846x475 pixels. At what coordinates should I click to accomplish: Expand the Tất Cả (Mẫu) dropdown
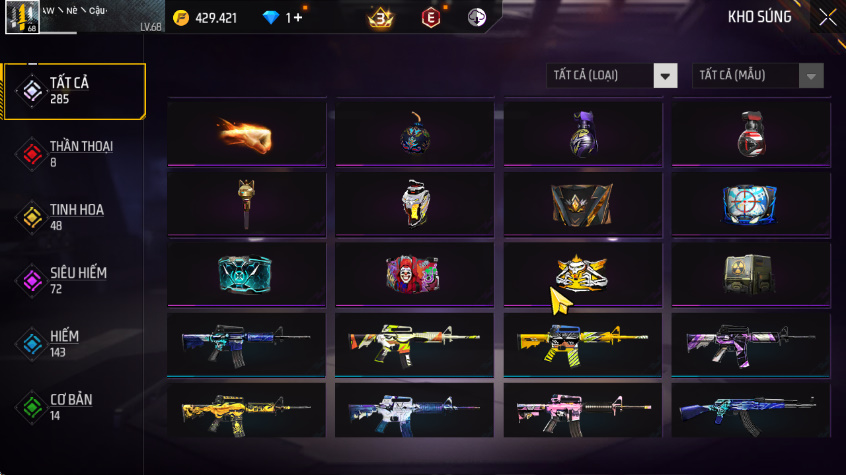pos(757,76)
